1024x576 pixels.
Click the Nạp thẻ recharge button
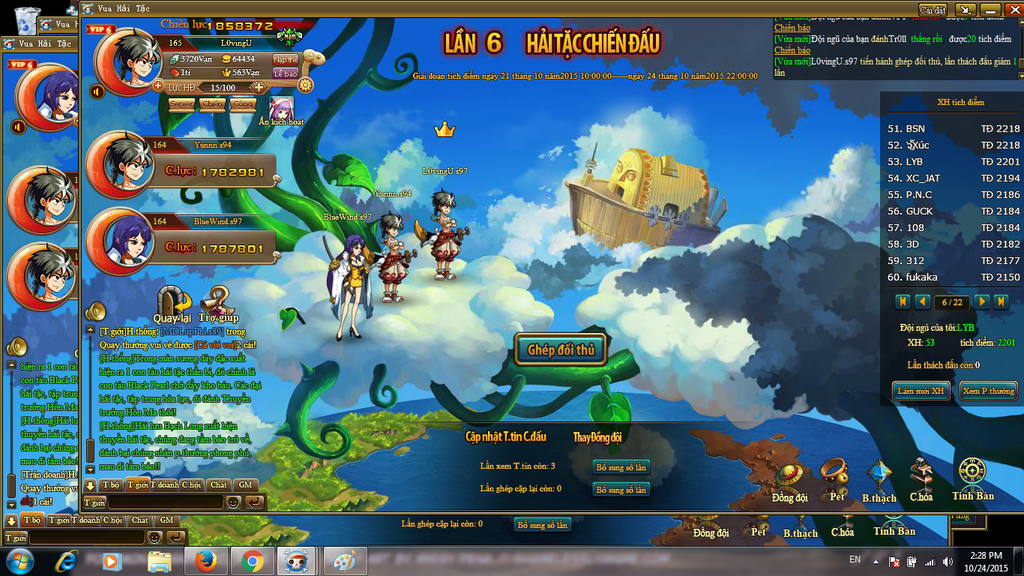[x=285, y=59]
